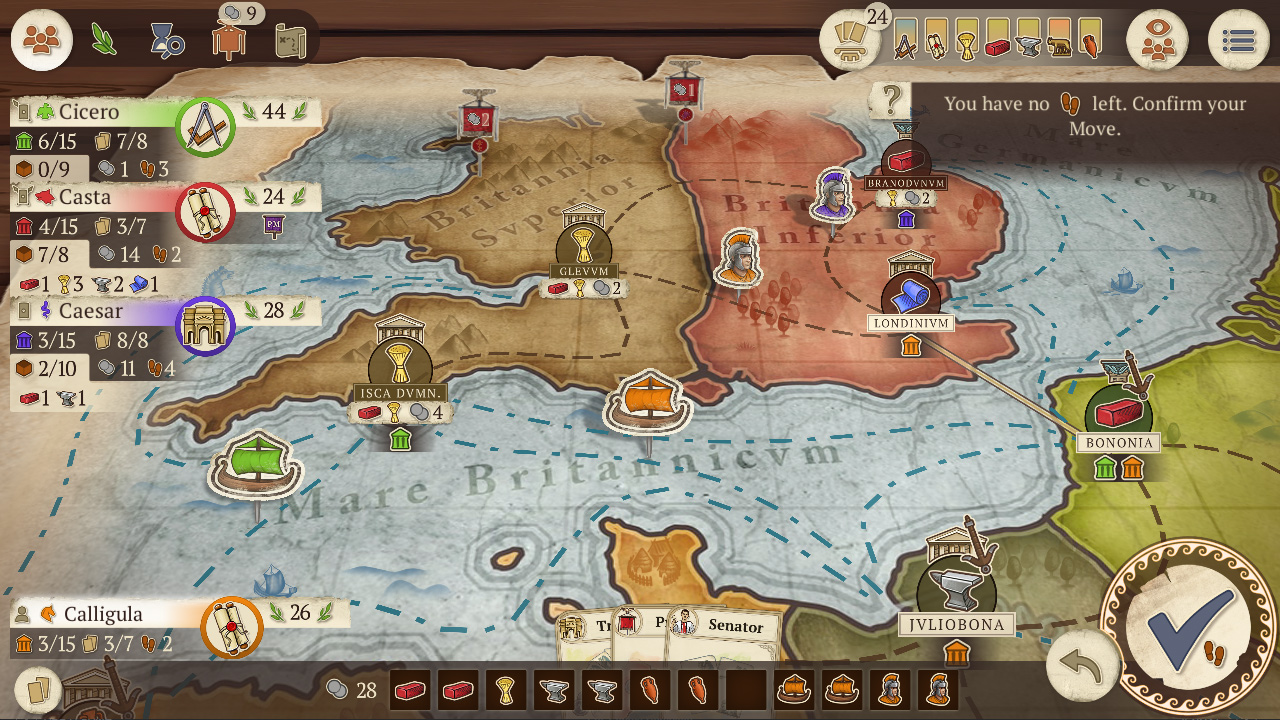Viewport: 1280px width, 720px height.
Task: Open the players overview panel
Action: 41,41
